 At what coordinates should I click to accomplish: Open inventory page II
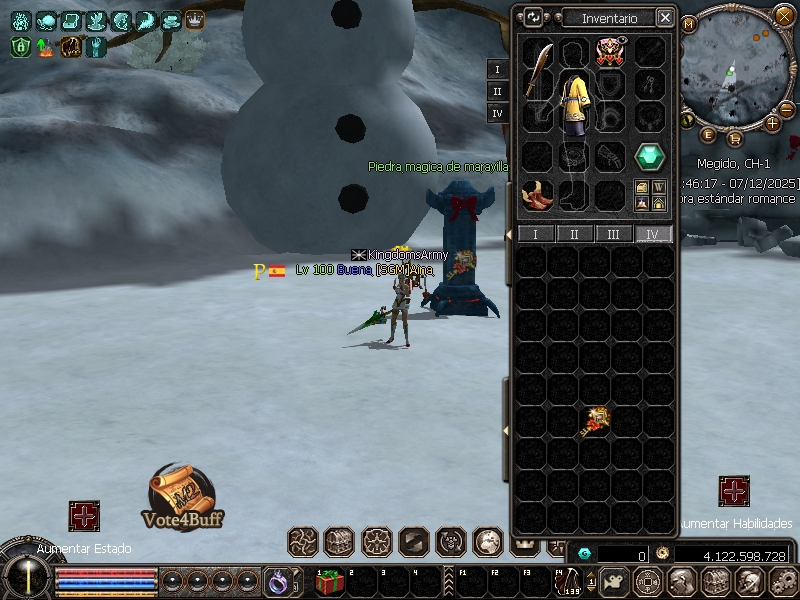[x=574, y=234]
